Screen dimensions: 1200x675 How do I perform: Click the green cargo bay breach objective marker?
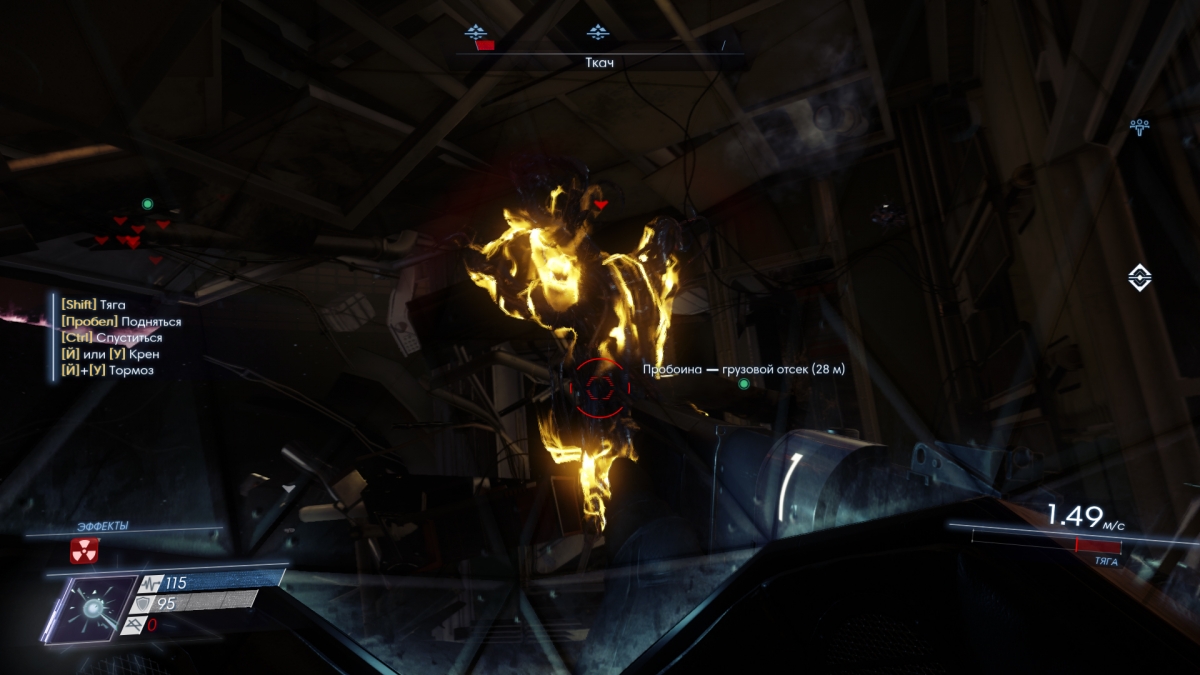pos(743,384)
